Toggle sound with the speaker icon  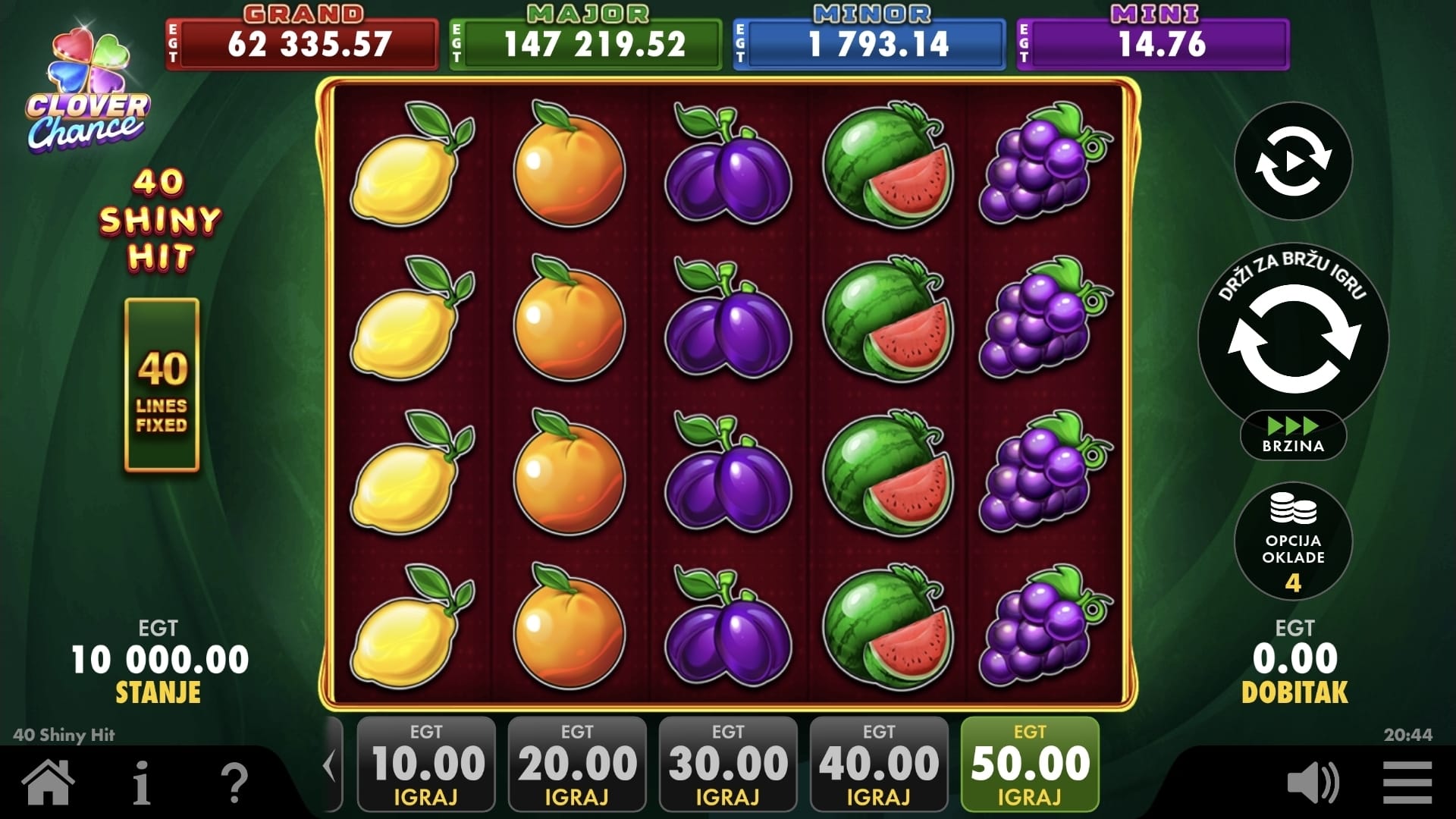pos(1313,783)
